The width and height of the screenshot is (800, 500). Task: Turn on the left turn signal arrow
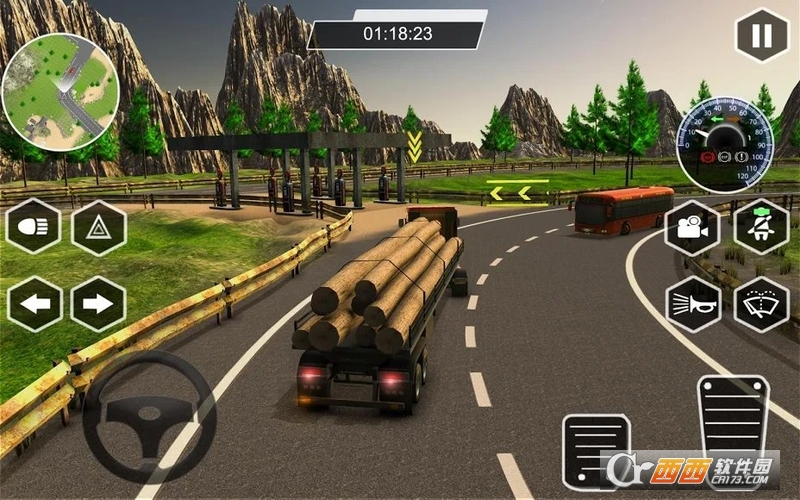coord(34,303)
